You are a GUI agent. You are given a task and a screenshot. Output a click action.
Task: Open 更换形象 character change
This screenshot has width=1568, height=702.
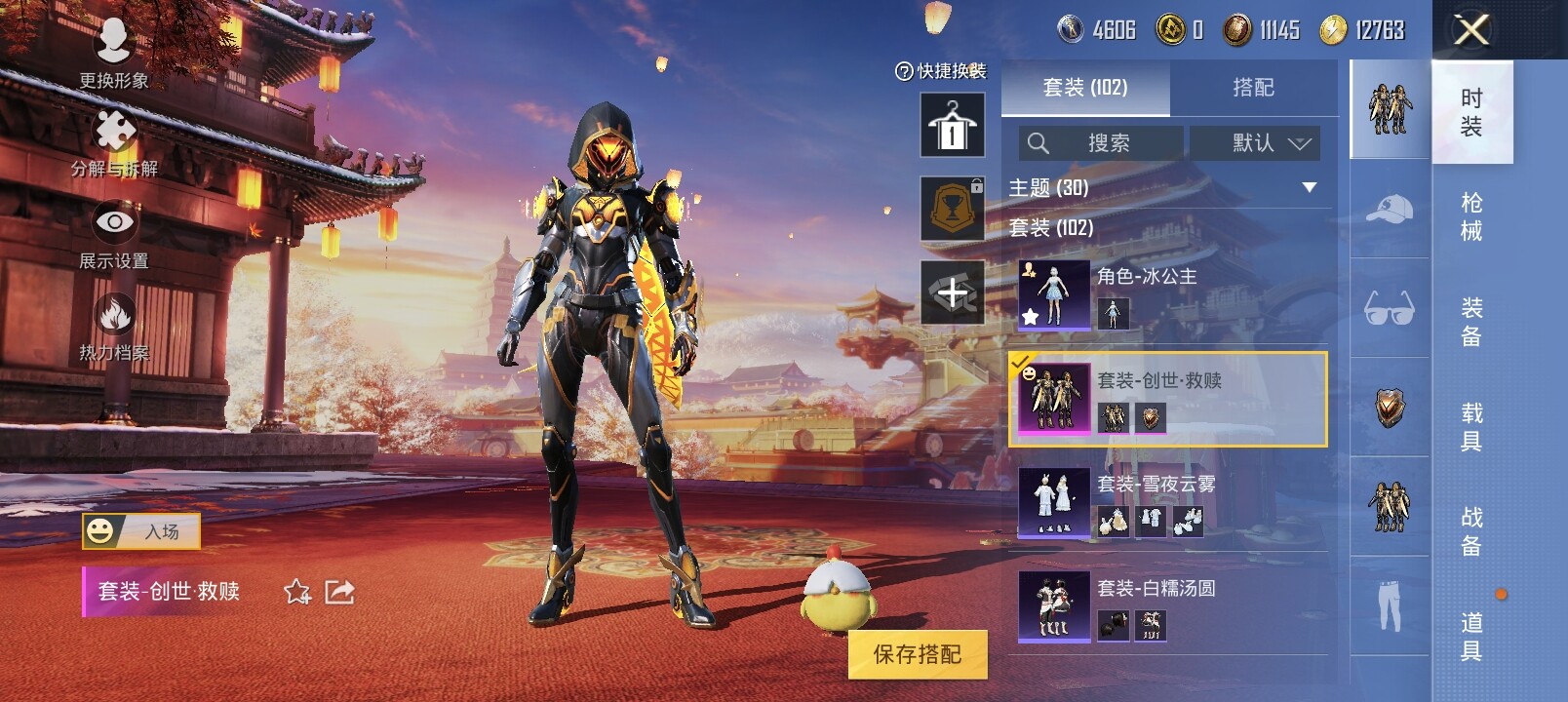pos(114,51)
